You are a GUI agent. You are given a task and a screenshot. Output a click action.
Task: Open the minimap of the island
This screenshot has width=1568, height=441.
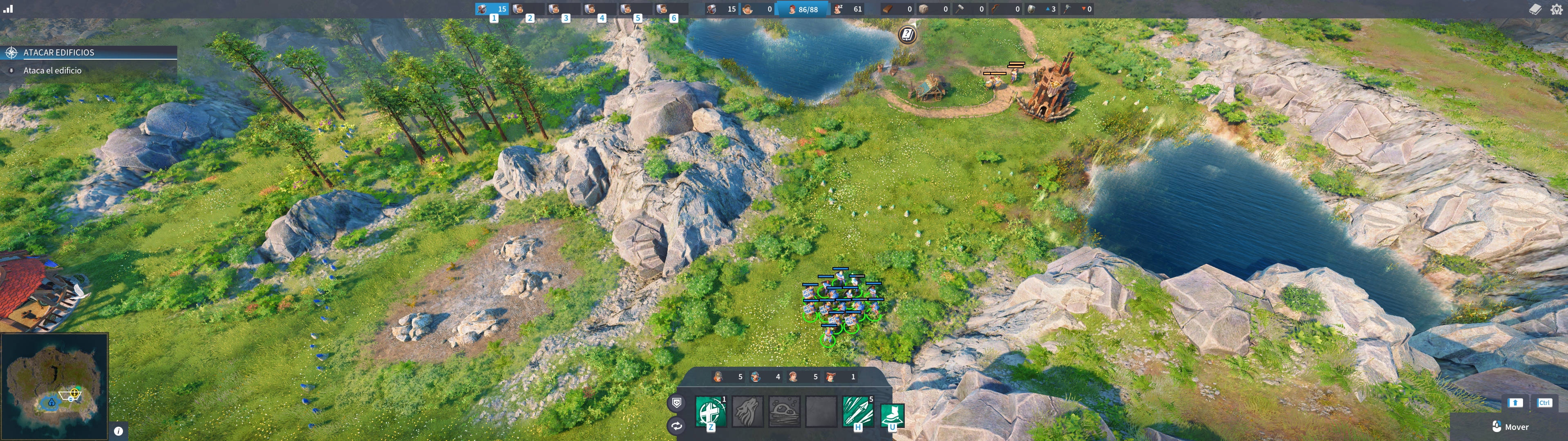pyautogui.click(x=55, y=386)
